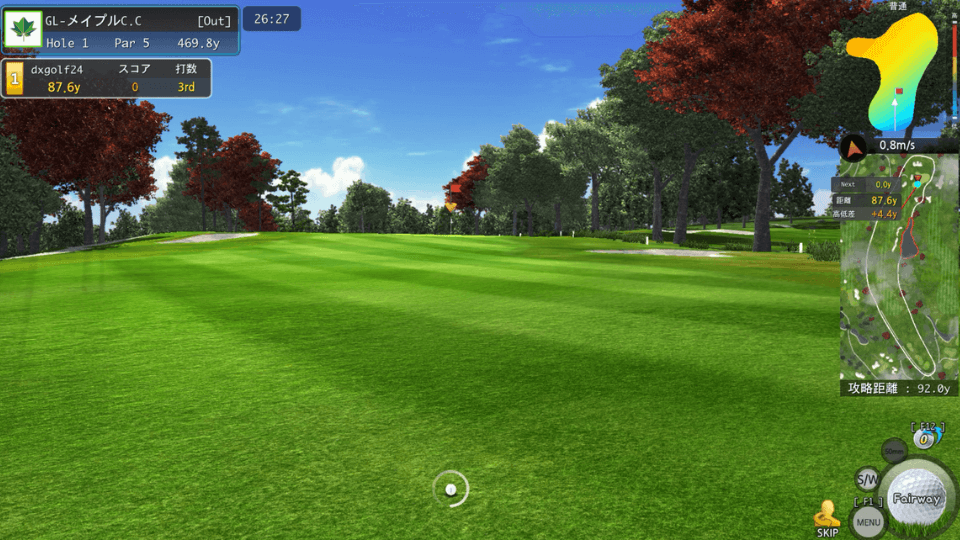Click the maple leaf course logo
The image size is (960, 540).
22,29
